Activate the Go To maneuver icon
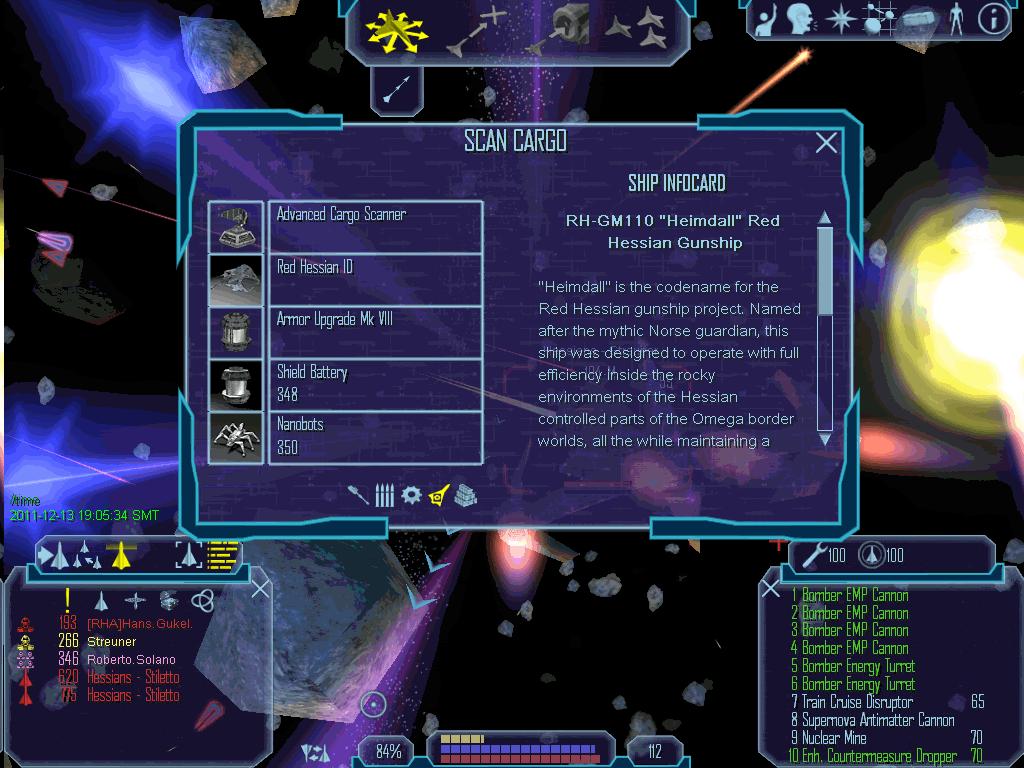Screen dimensions: 1024x768 tap(478, 30)
